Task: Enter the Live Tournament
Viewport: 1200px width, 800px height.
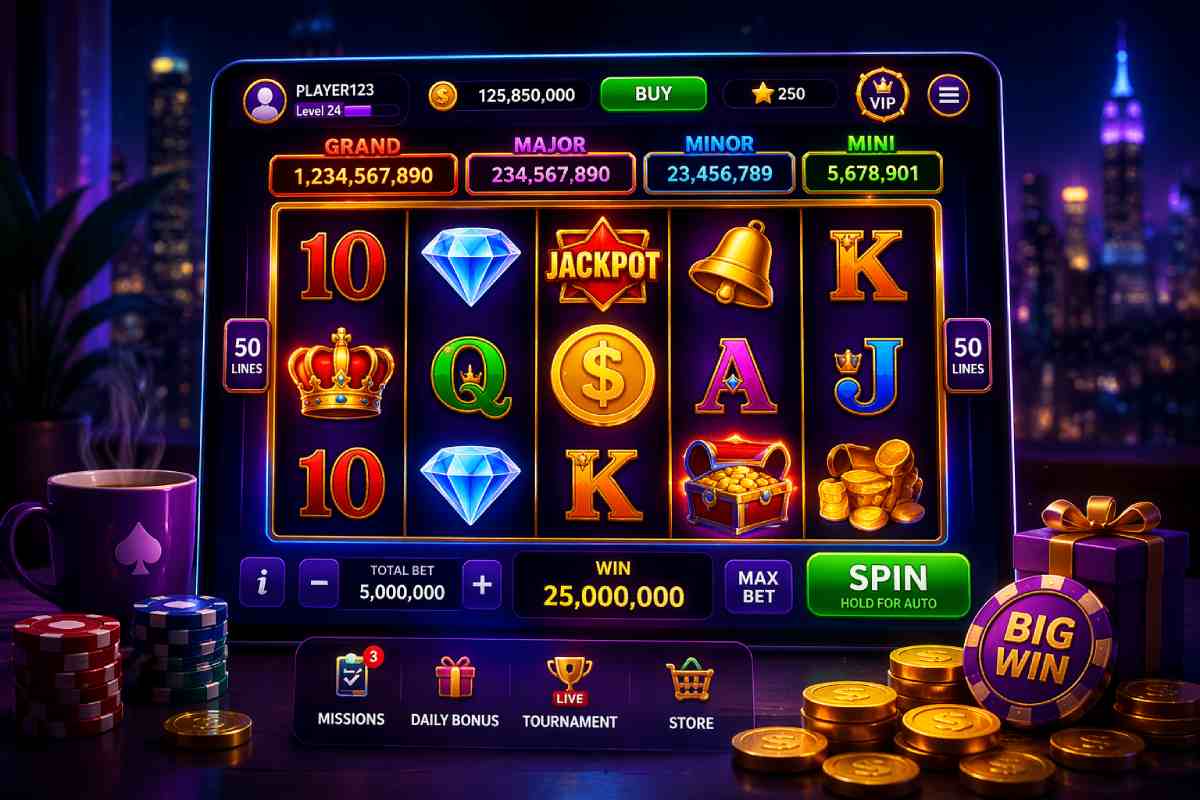Action: [569, 692]
